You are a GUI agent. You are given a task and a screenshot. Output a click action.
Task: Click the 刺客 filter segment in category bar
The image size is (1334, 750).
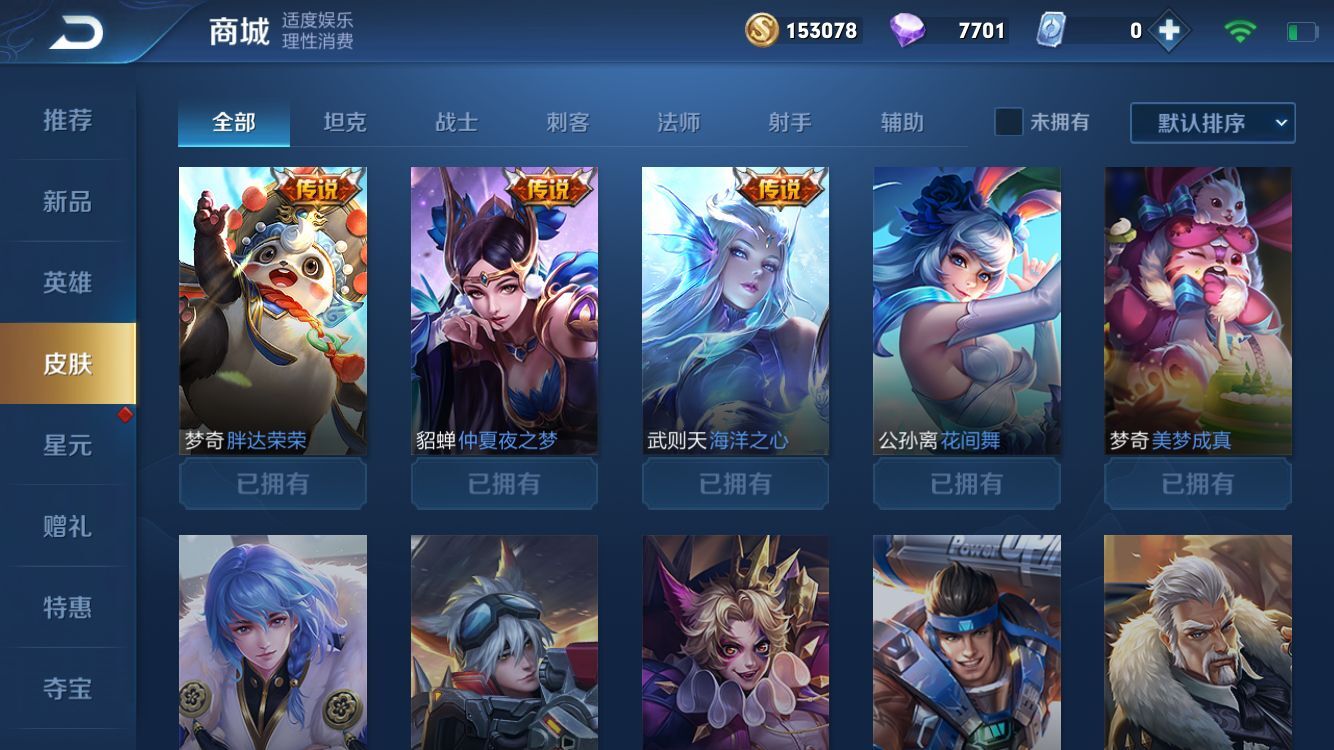click(567, 120)
